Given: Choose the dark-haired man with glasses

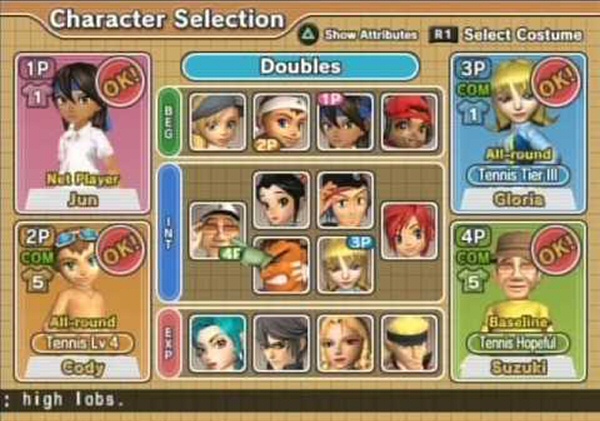Looking at the screenshot, I should pyautogui.click(x=281, y=343).
